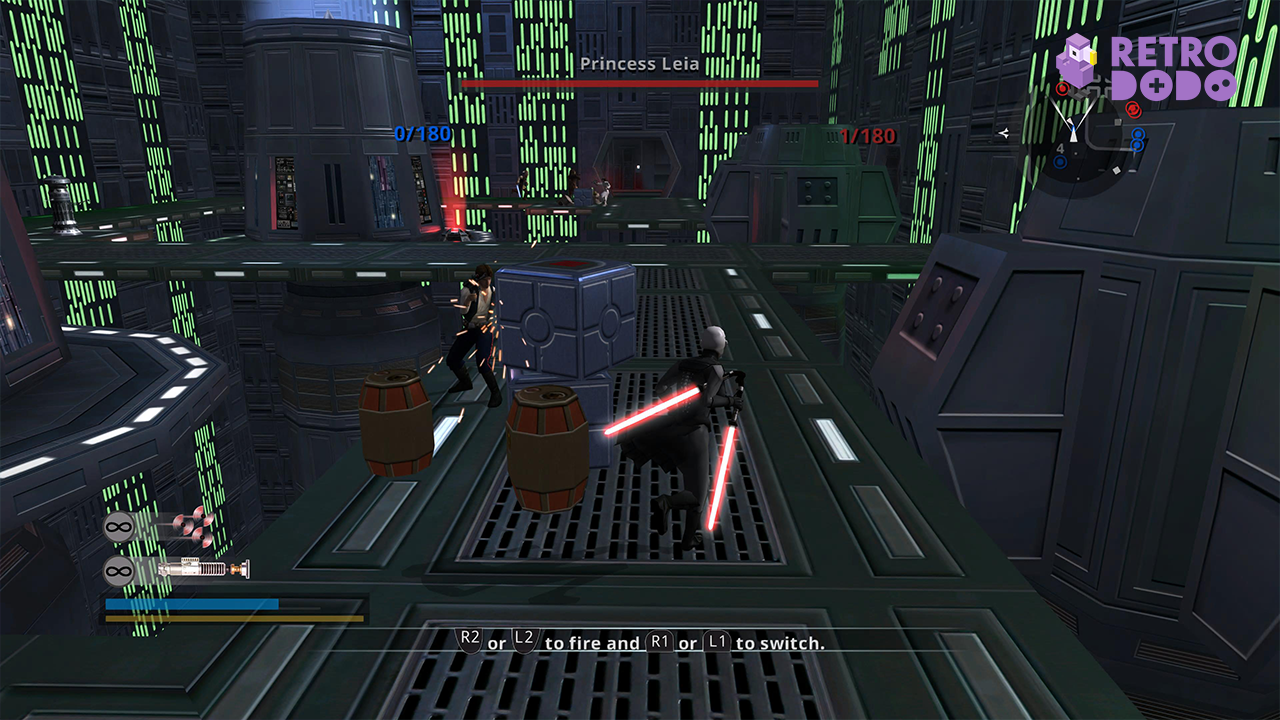This screenshot has width=1280, height=720.
Task: Toggle the R1 key prompt badge
Action: pos(662,643)
